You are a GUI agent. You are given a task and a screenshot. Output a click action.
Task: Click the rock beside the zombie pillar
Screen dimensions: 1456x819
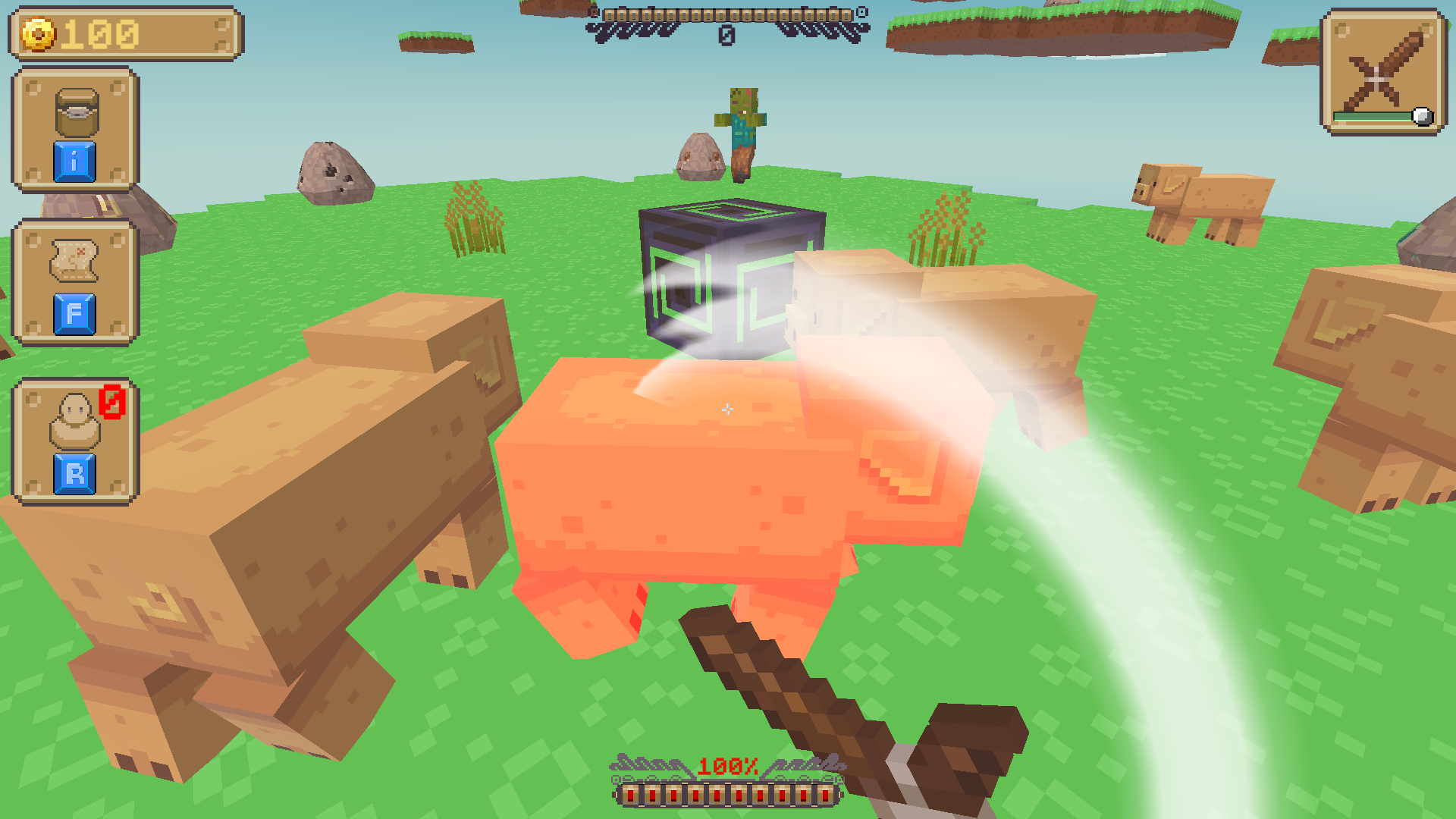tap(701, 159)
